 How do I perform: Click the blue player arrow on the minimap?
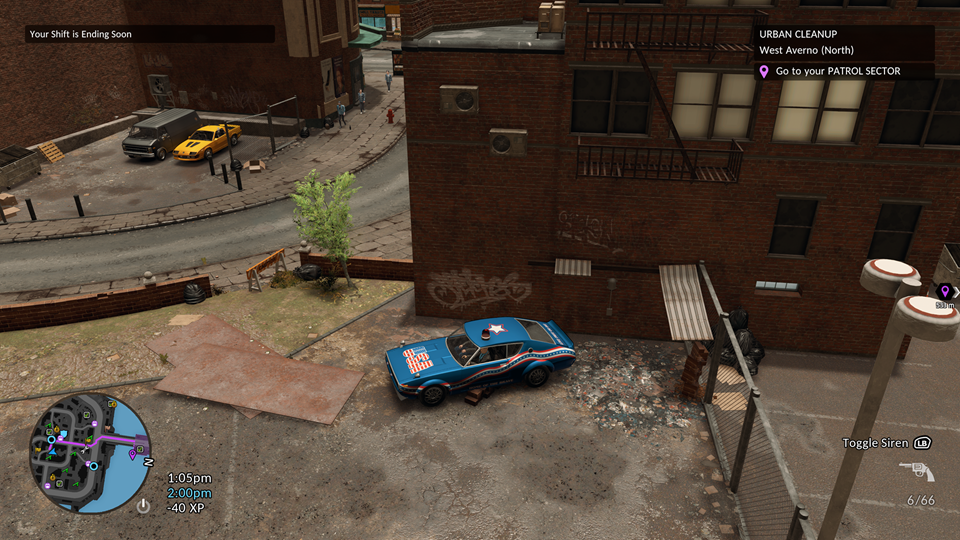[x=51, y=453]
